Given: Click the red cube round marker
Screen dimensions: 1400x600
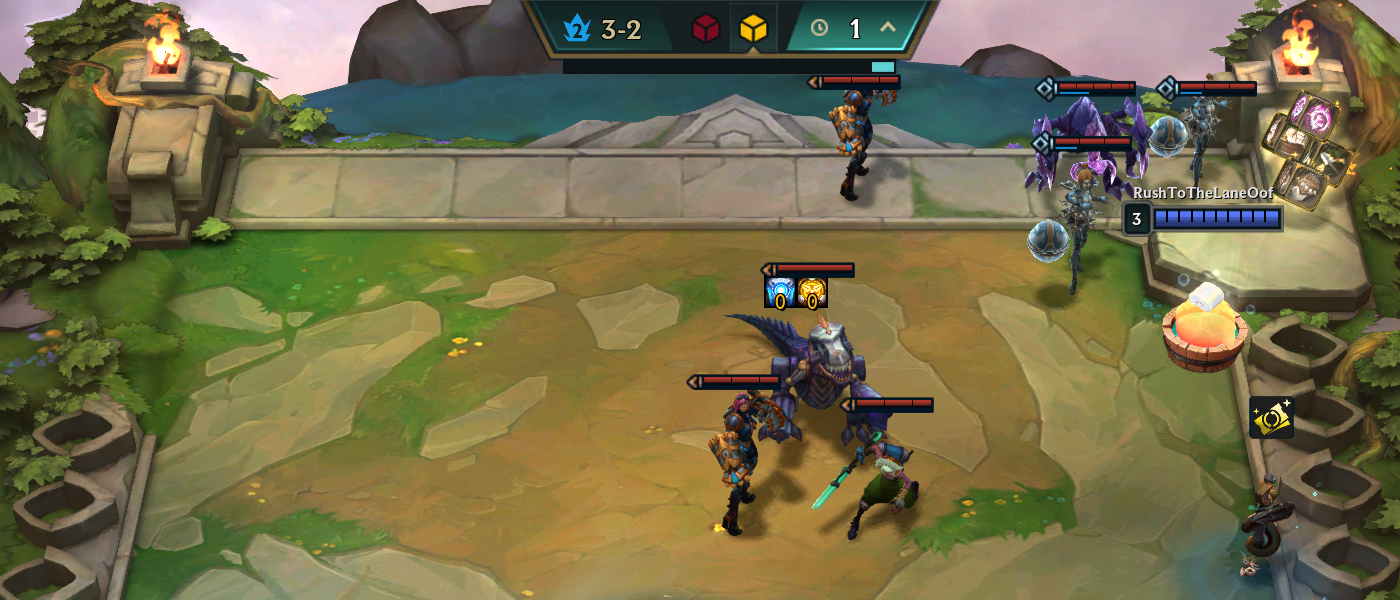Looking at the screenshot, I should tap(706, 29).
